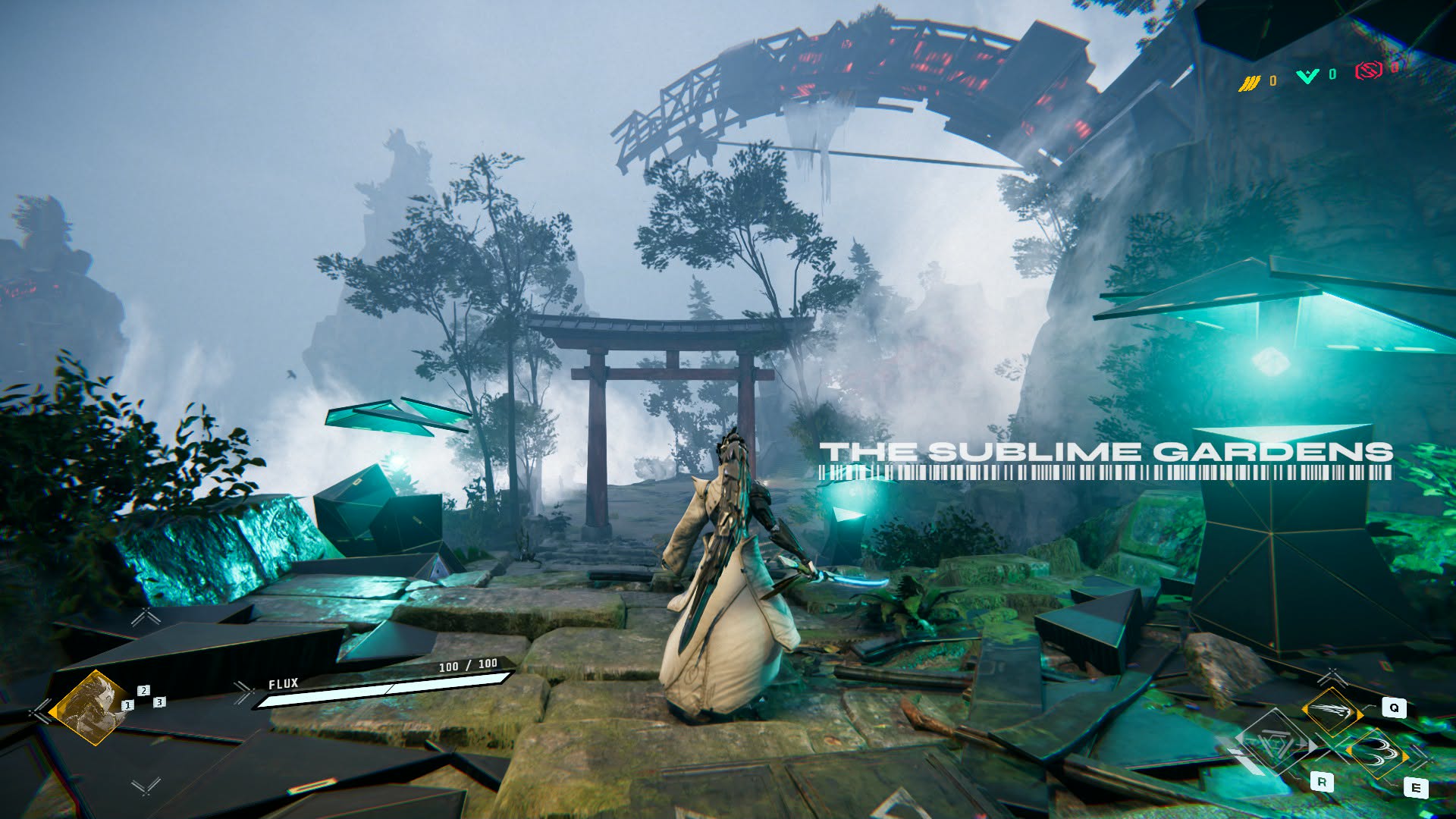Activate the slash streak ability icon
Viewport: 1456px width, 819px height.
[1331, 711]
